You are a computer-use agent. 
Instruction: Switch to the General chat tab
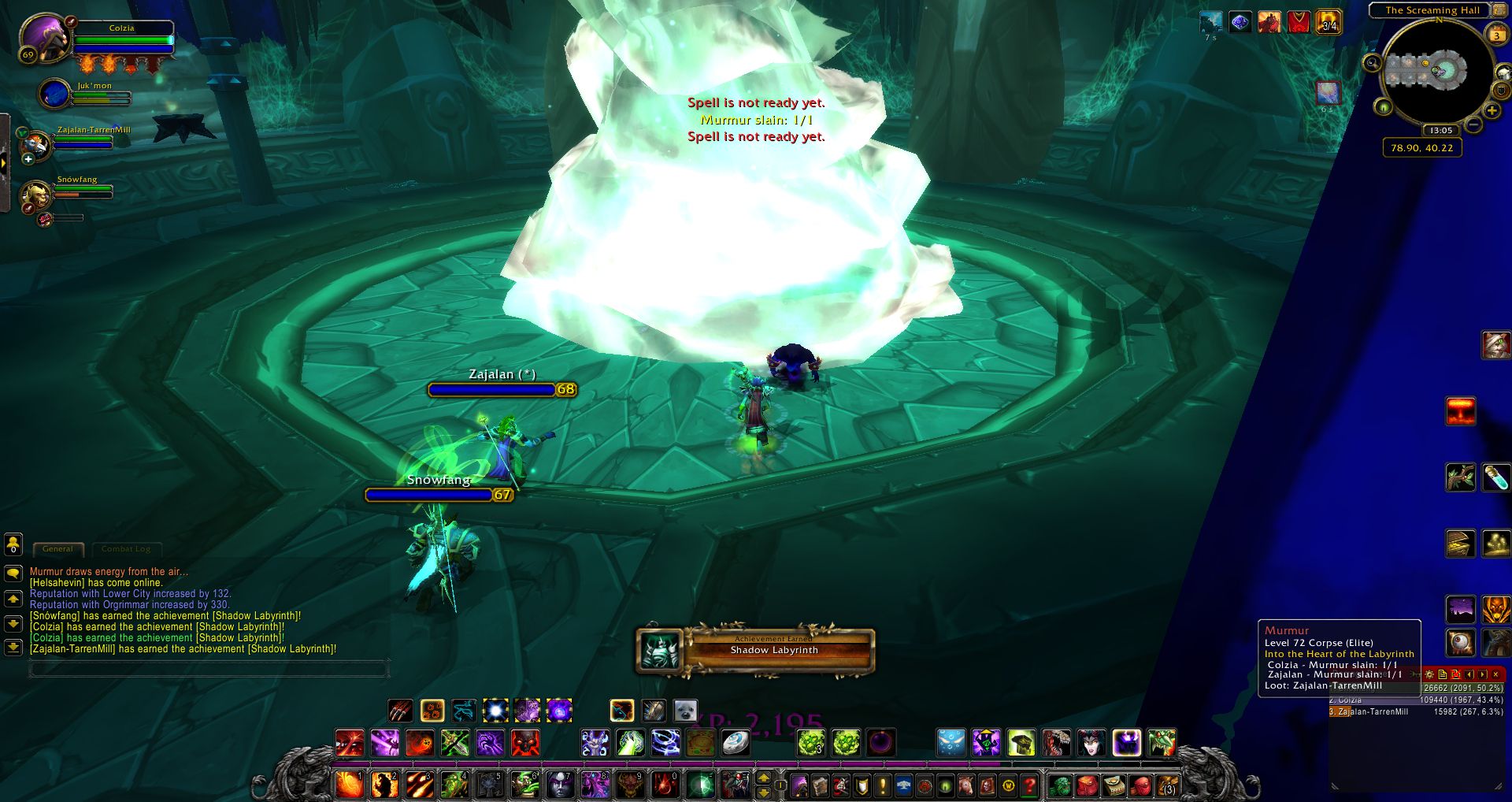point(57,549)
